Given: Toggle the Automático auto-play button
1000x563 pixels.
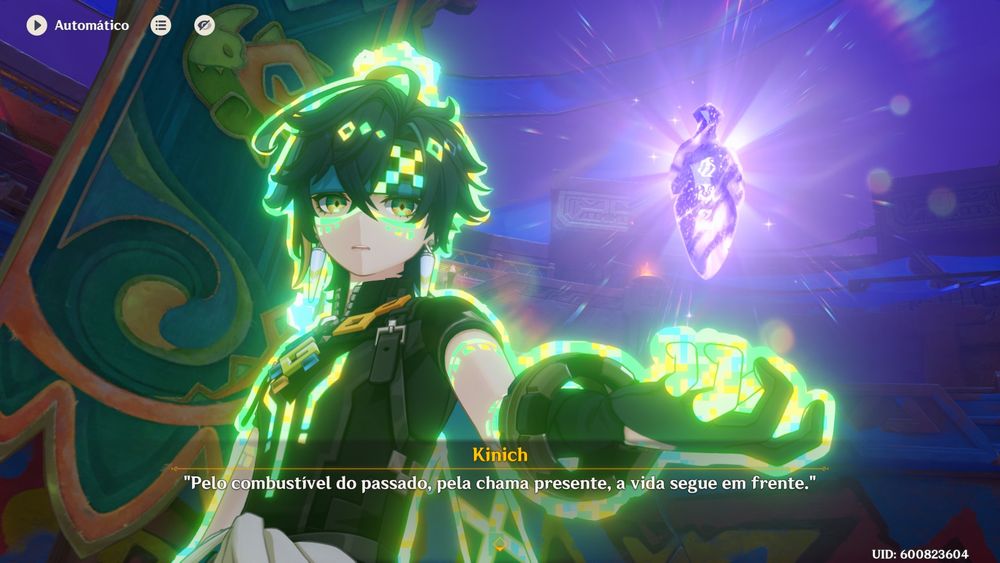Looking at the screenshot, I should pyautogui.click(x=37, y=25).
